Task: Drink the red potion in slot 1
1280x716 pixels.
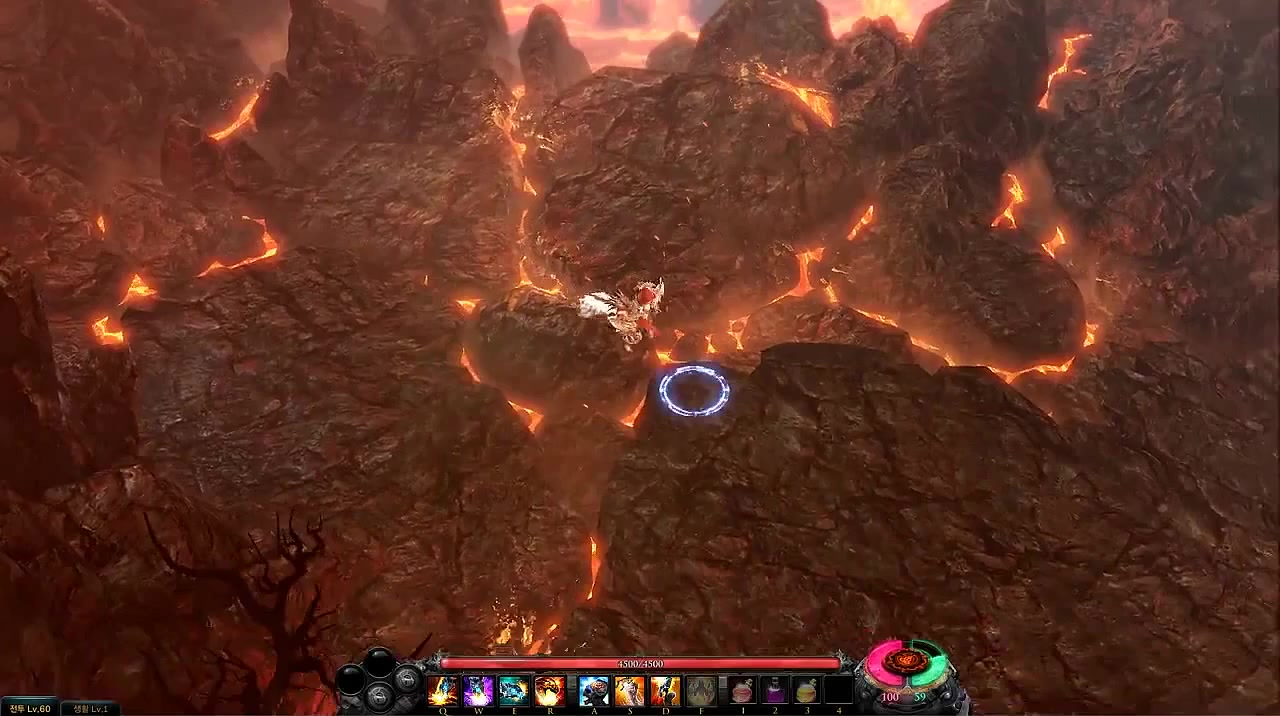Action: click(x=743, y=690)
